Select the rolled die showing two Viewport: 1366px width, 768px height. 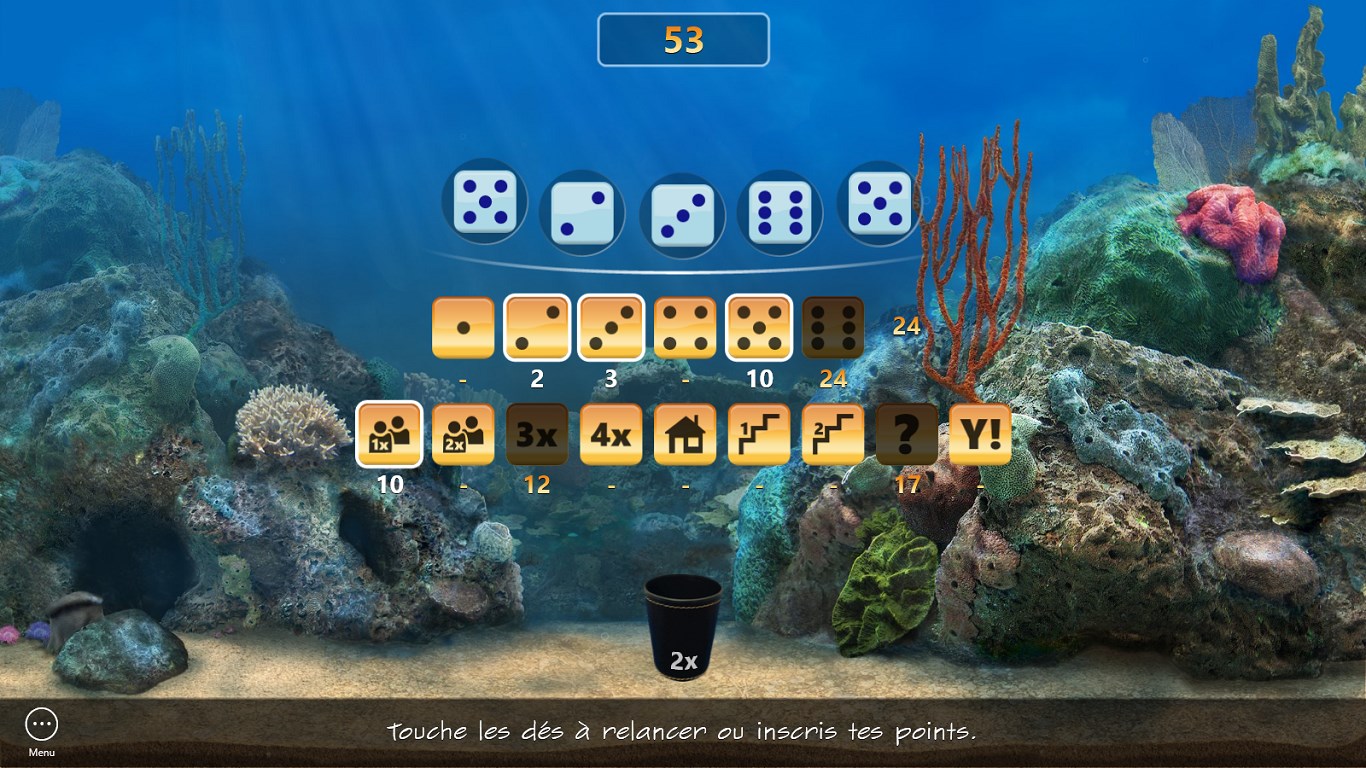582,215
